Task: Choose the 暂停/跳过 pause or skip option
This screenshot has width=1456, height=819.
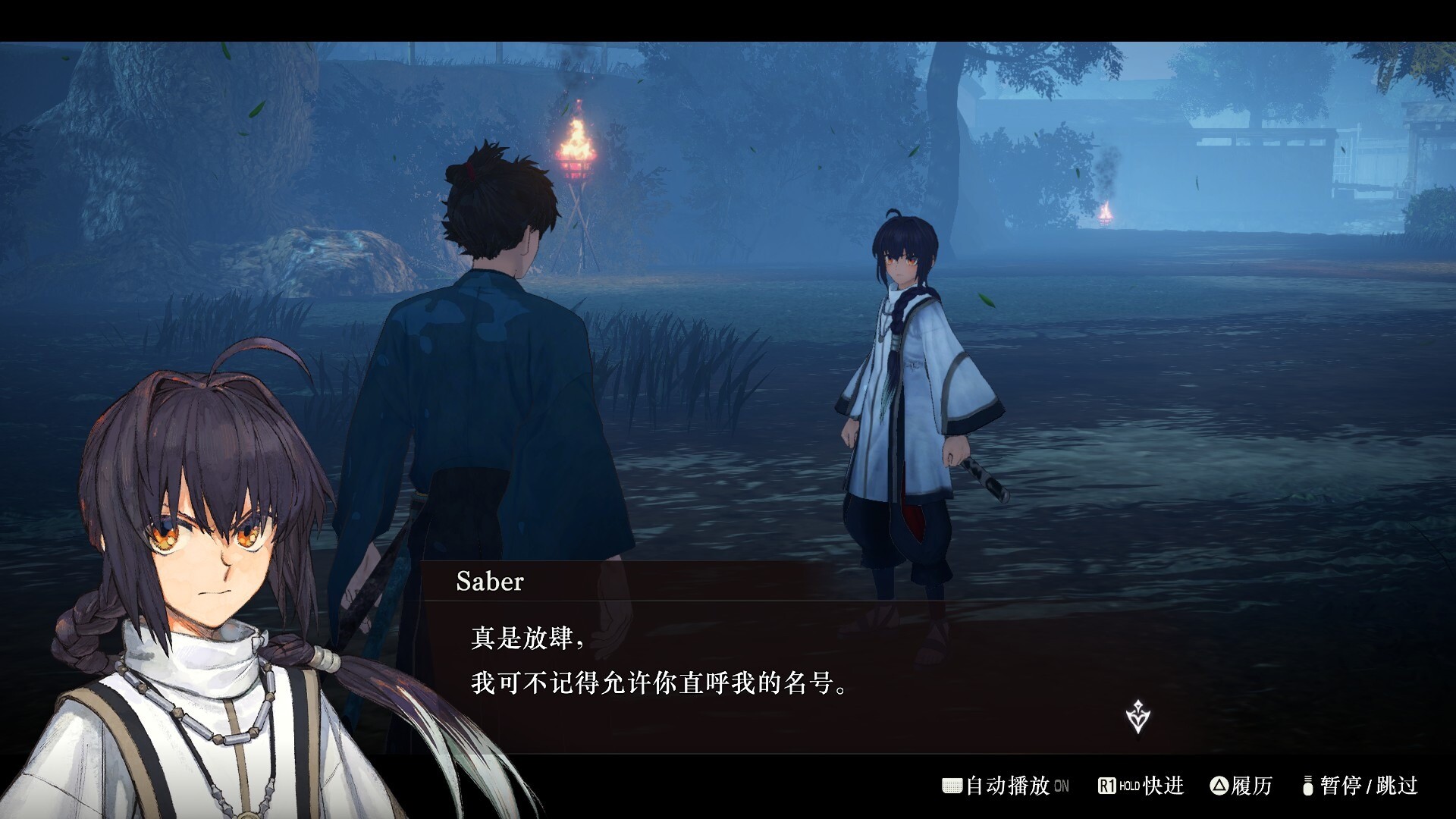Action: pos(1360,786)
